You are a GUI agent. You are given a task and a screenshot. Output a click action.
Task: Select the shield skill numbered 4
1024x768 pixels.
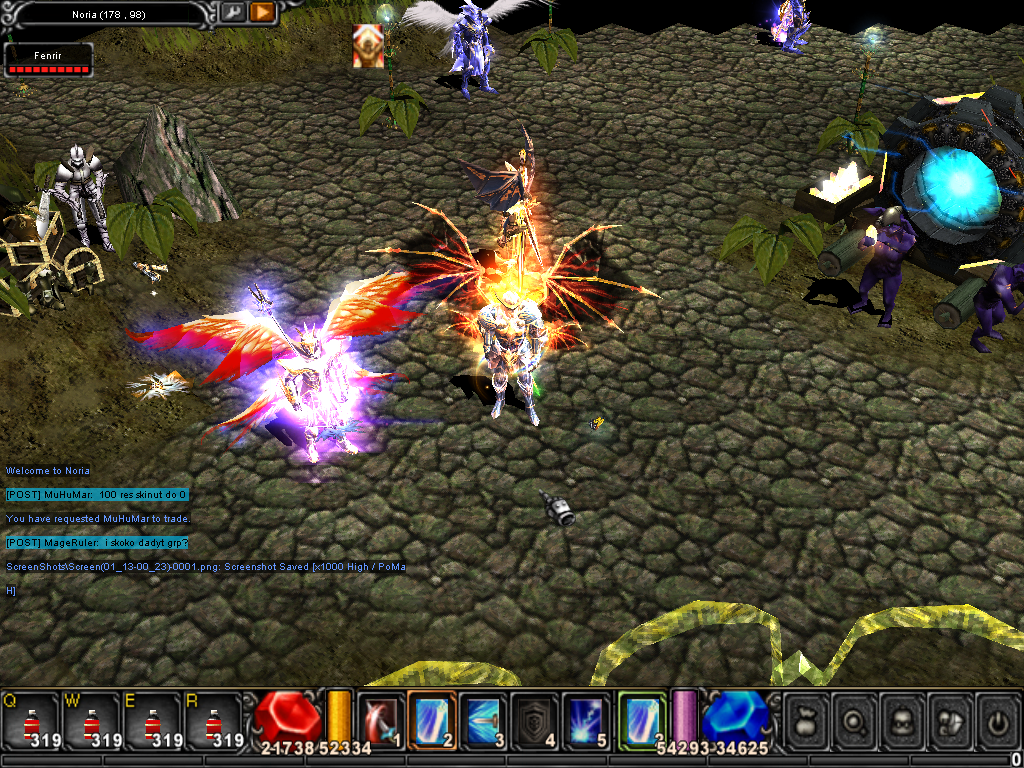534,720
